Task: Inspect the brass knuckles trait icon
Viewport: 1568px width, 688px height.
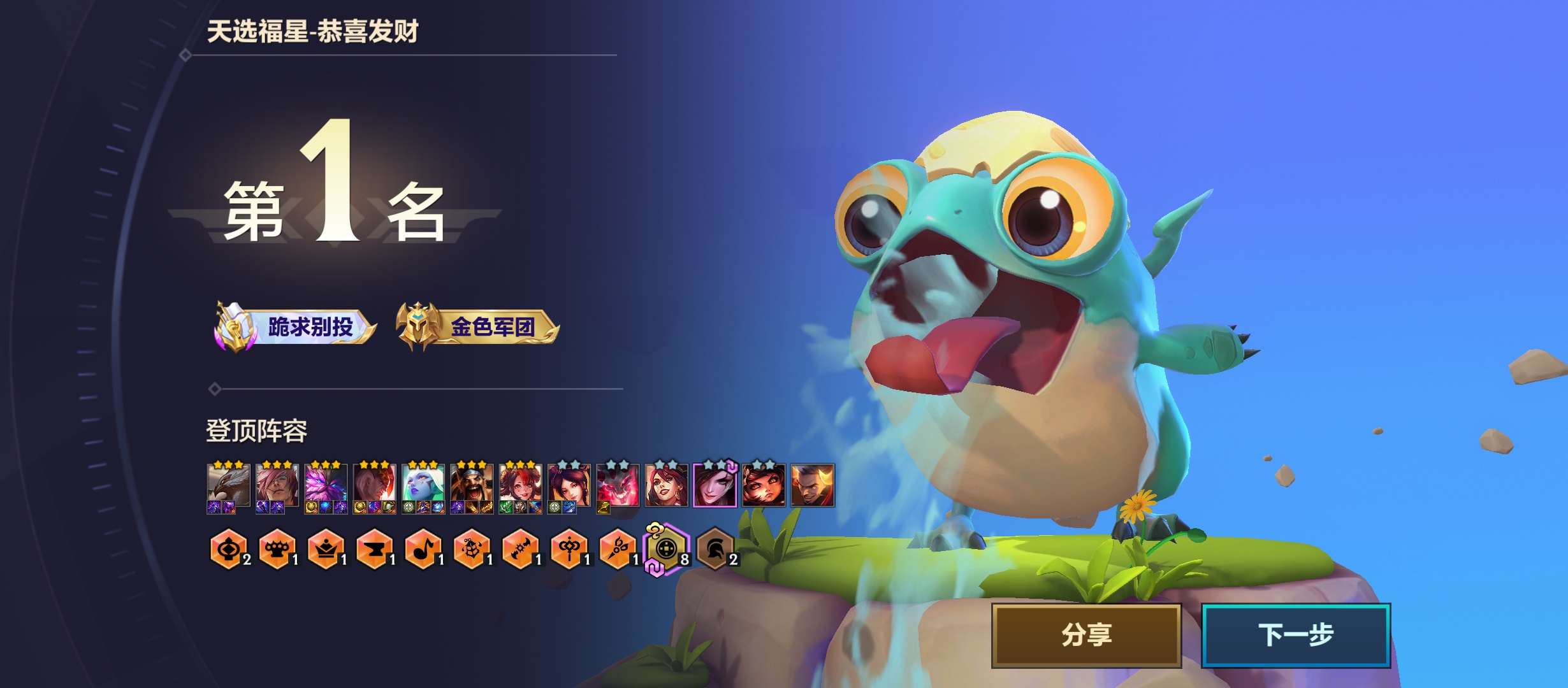Action: point(277,548)
